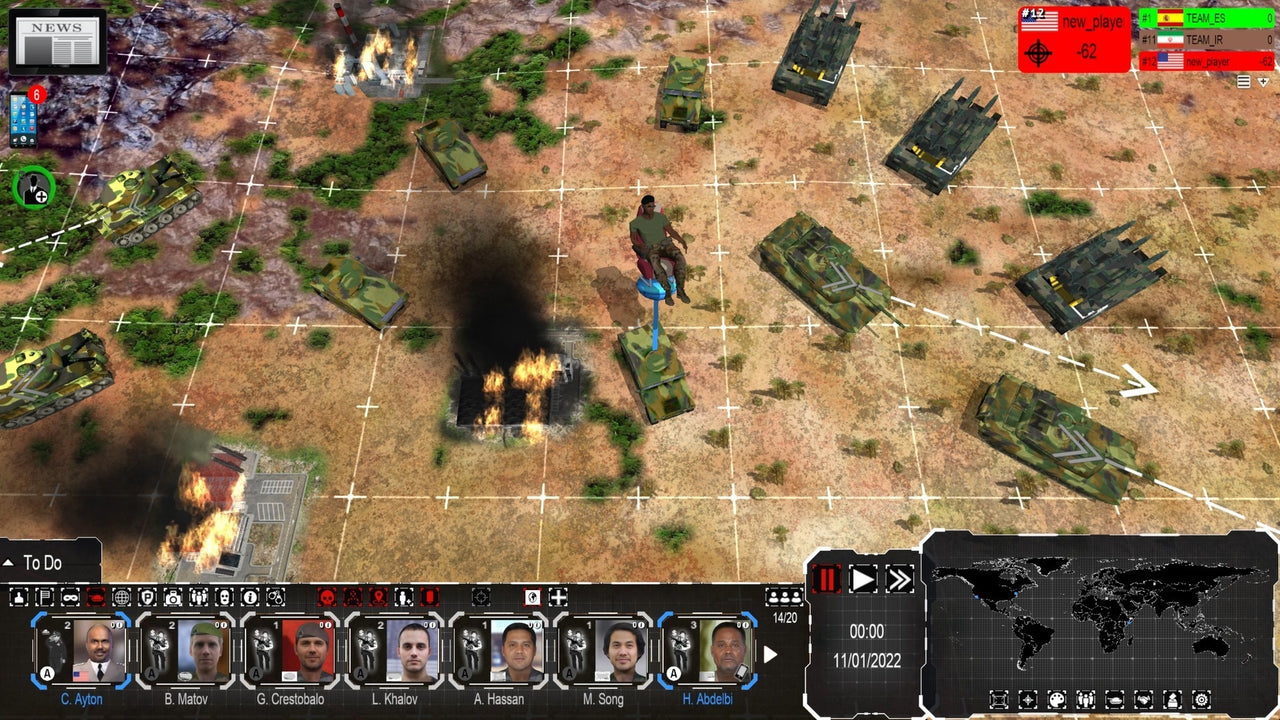Toggle the three-person squad filter showing 14/20
Screen dimensions: 1280x720
pyautogui.click(x=782, y=597)
